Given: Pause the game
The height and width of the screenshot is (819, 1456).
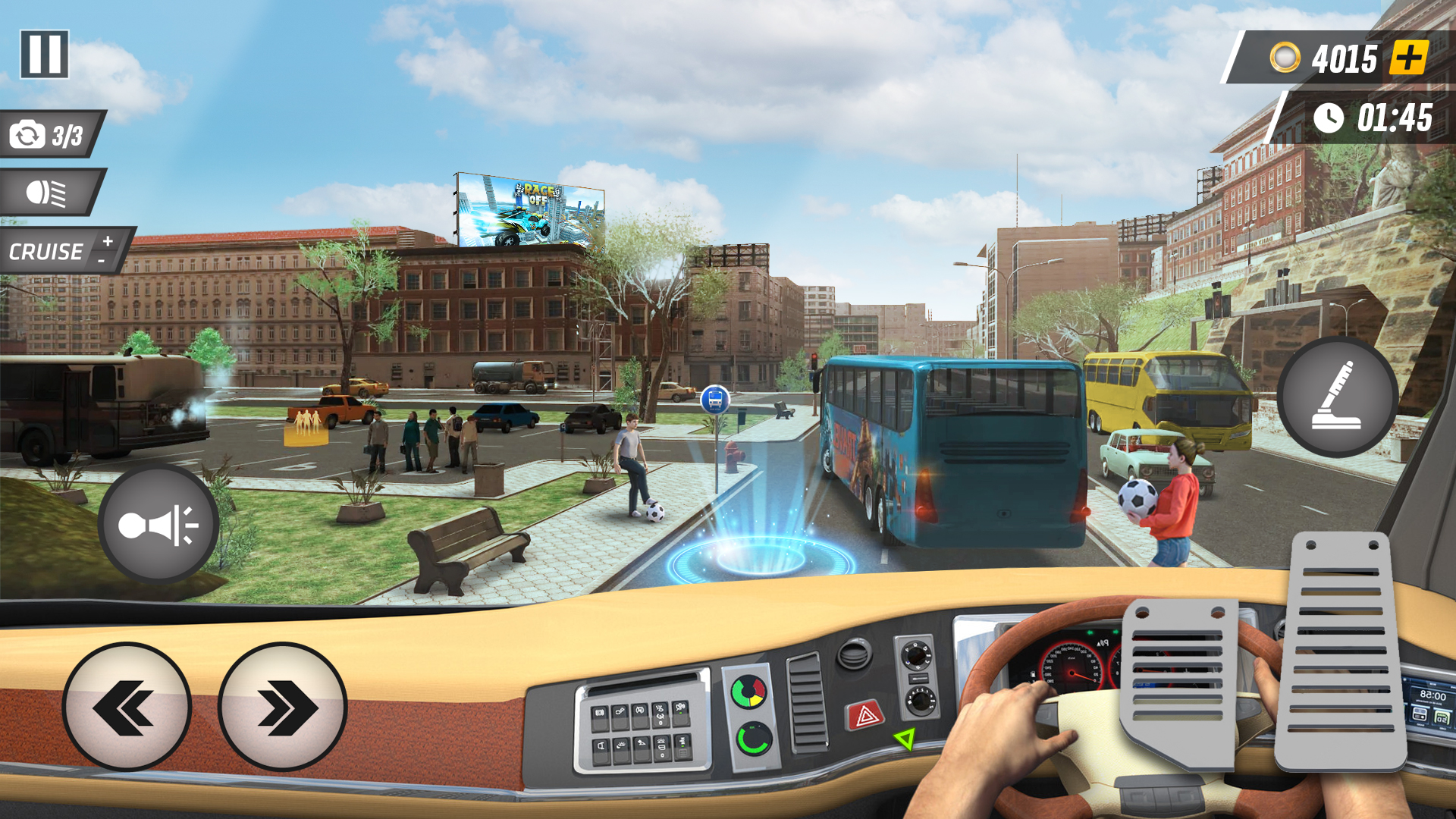Looking at the screenshot, I should (43, 53).
